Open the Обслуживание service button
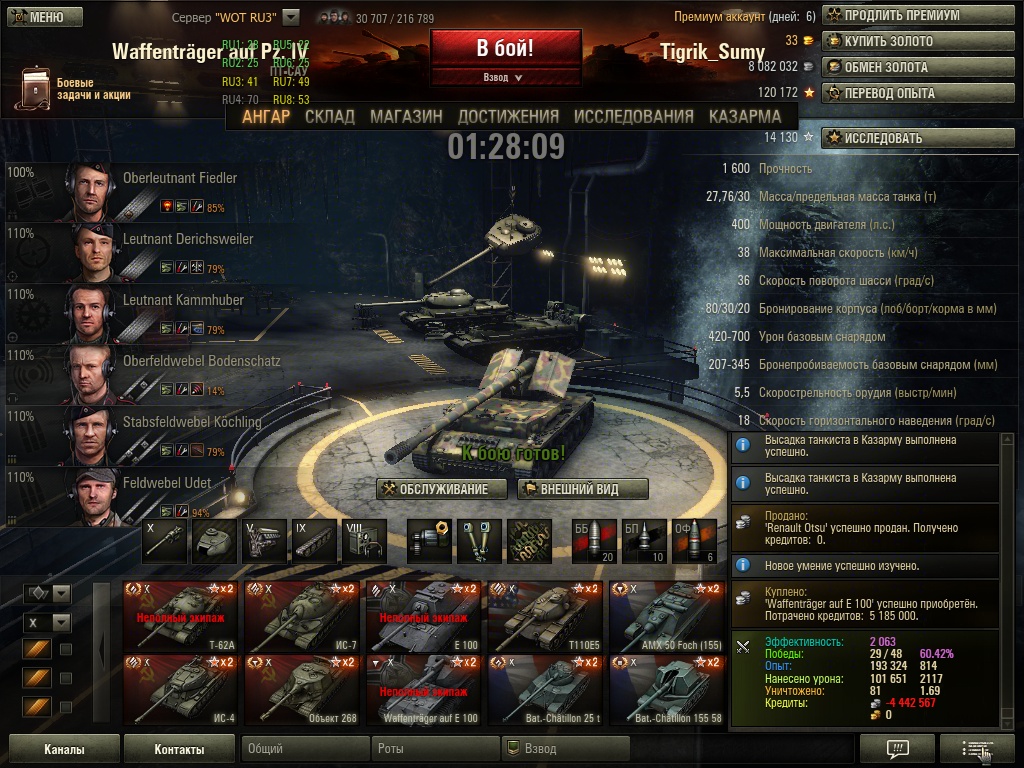The image size is (1024, 768). [434, 489]
